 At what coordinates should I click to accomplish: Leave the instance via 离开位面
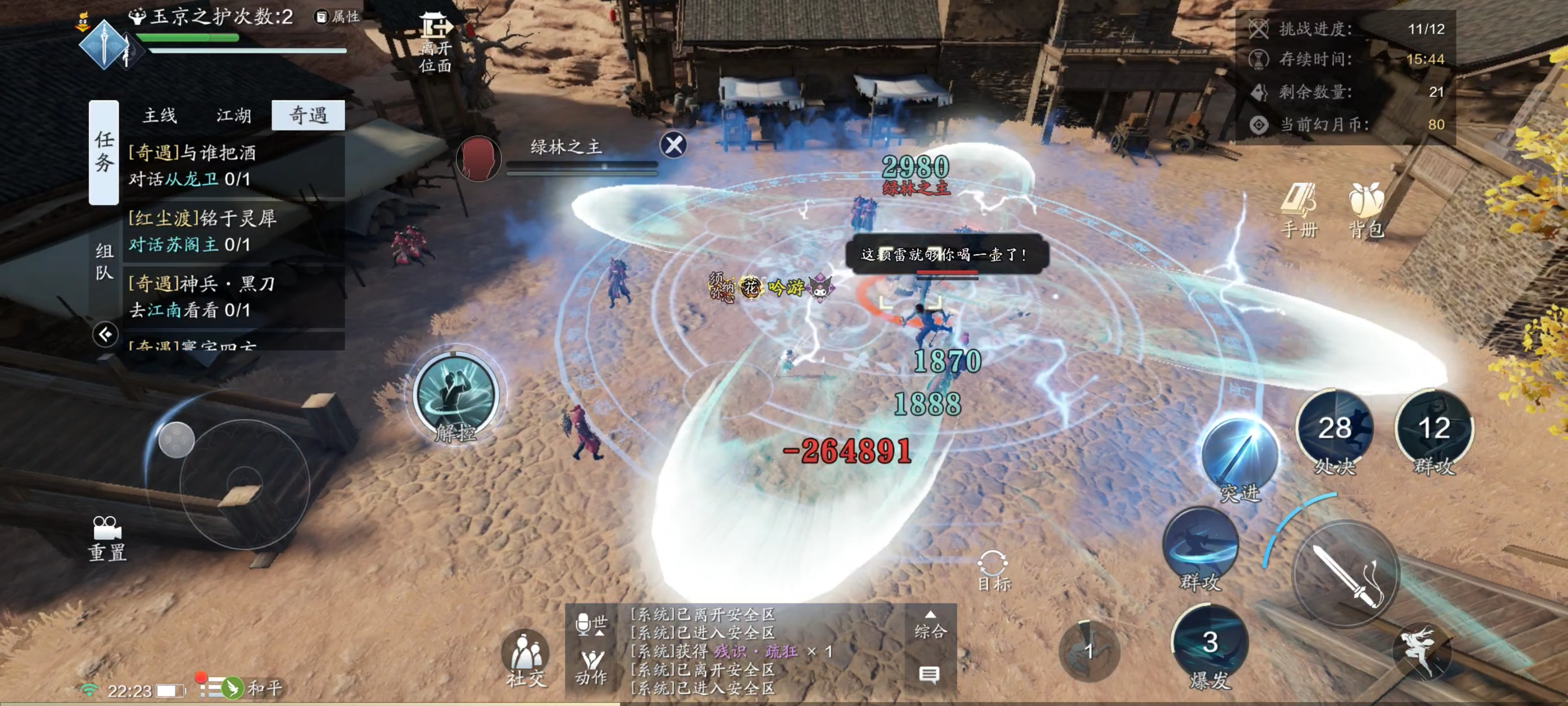point(435,43)
